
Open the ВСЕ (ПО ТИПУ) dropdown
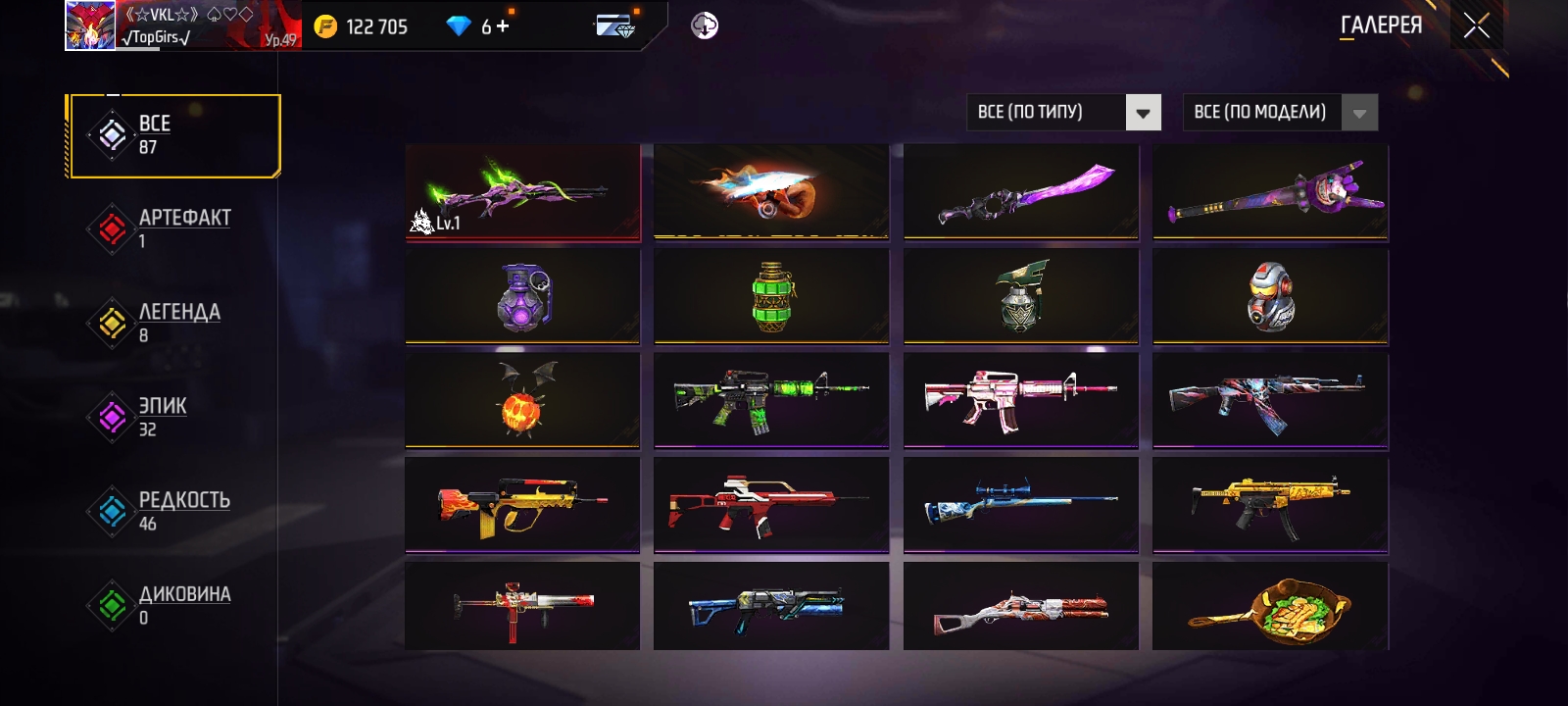tap(1063, 113)
